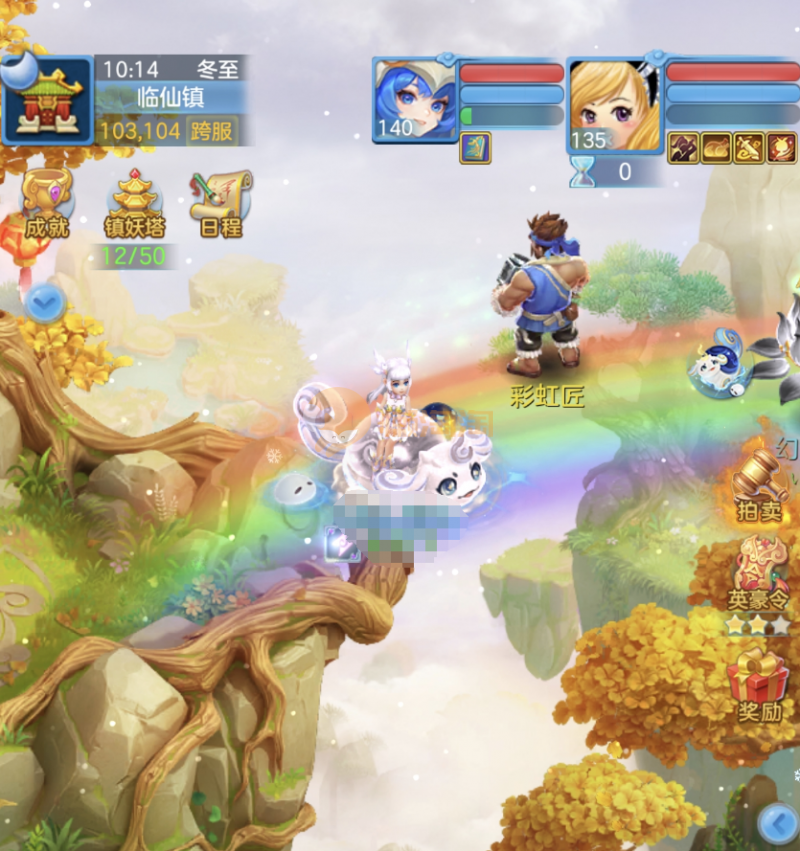800x851 pixels.
Task: Select the blonde player character portrait
Action: tap(614, 104)
